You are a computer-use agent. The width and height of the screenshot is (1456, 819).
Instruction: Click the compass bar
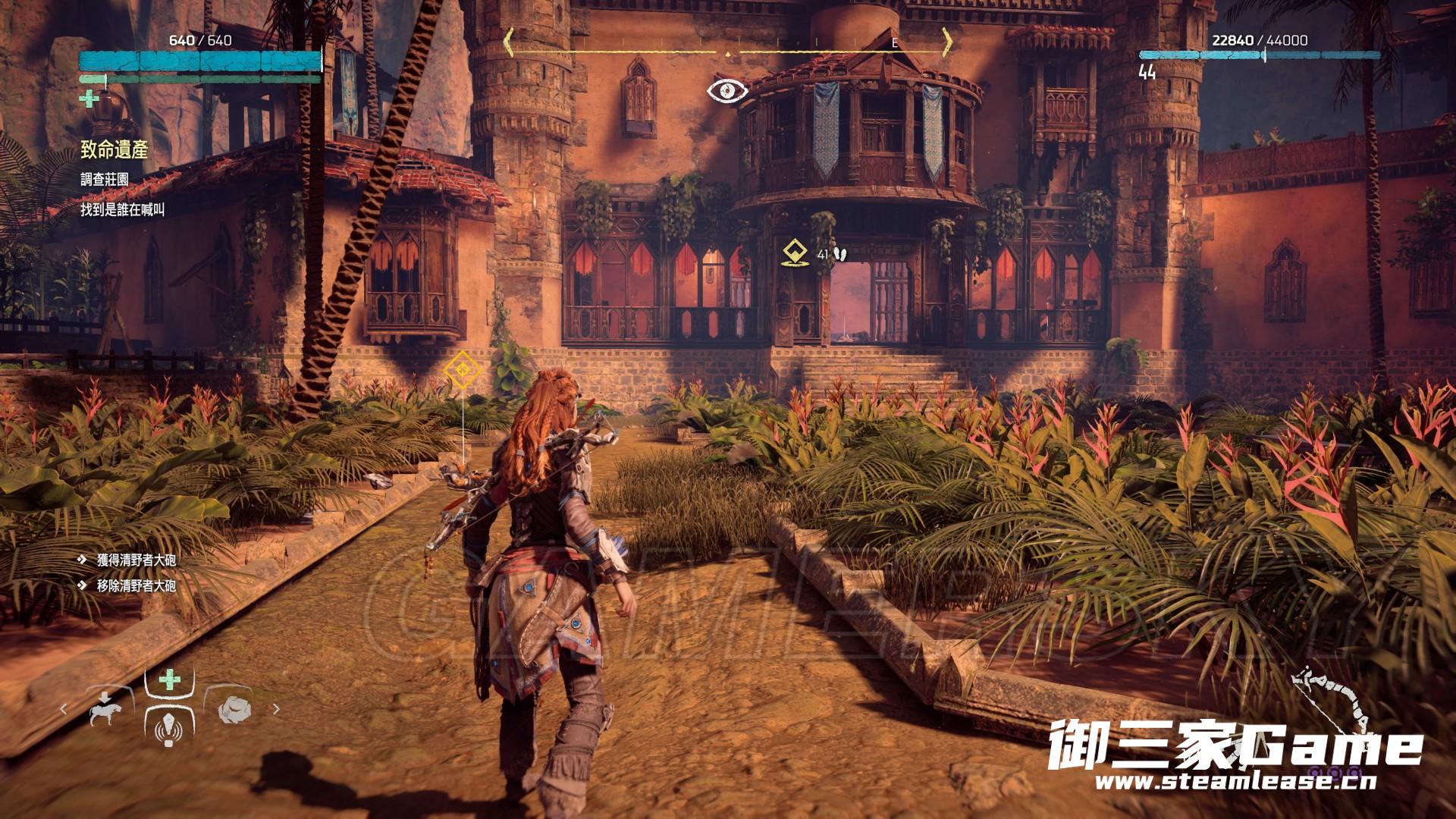tap(728, 42)
